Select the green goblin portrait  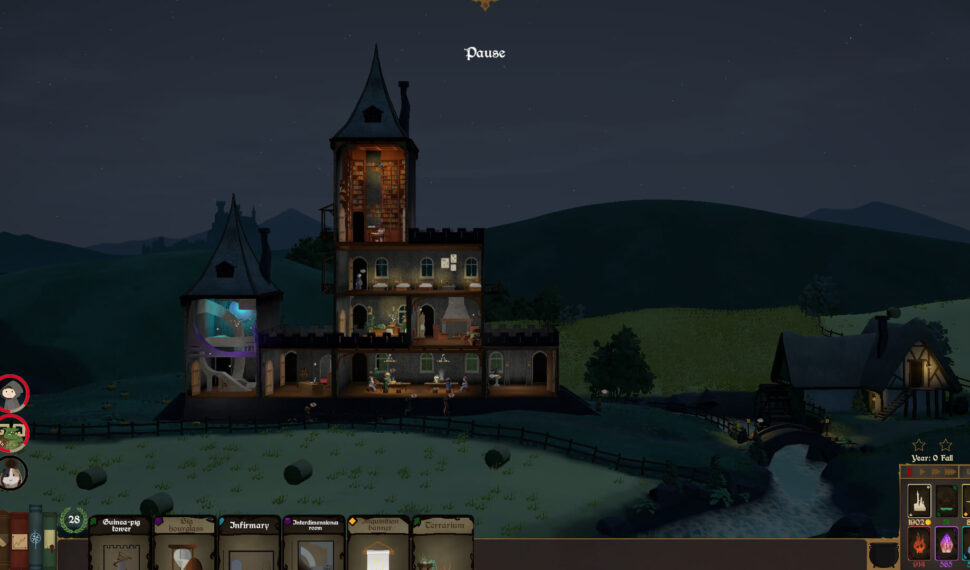(12, 434)
